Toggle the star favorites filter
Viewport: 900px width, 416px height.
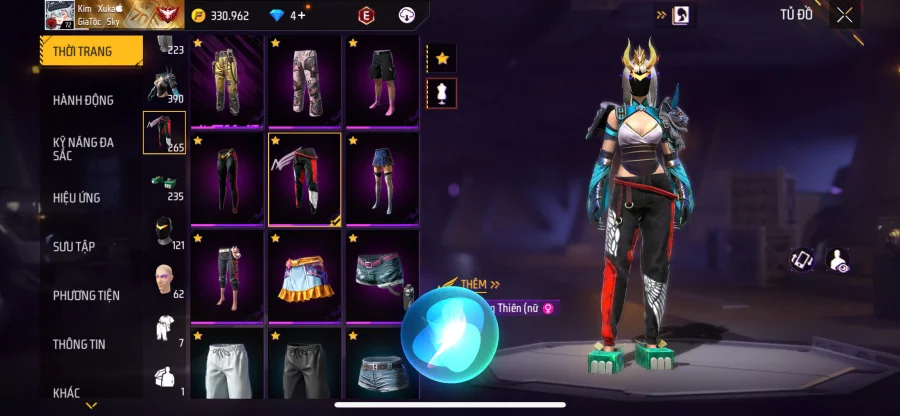tap(442, 59)
